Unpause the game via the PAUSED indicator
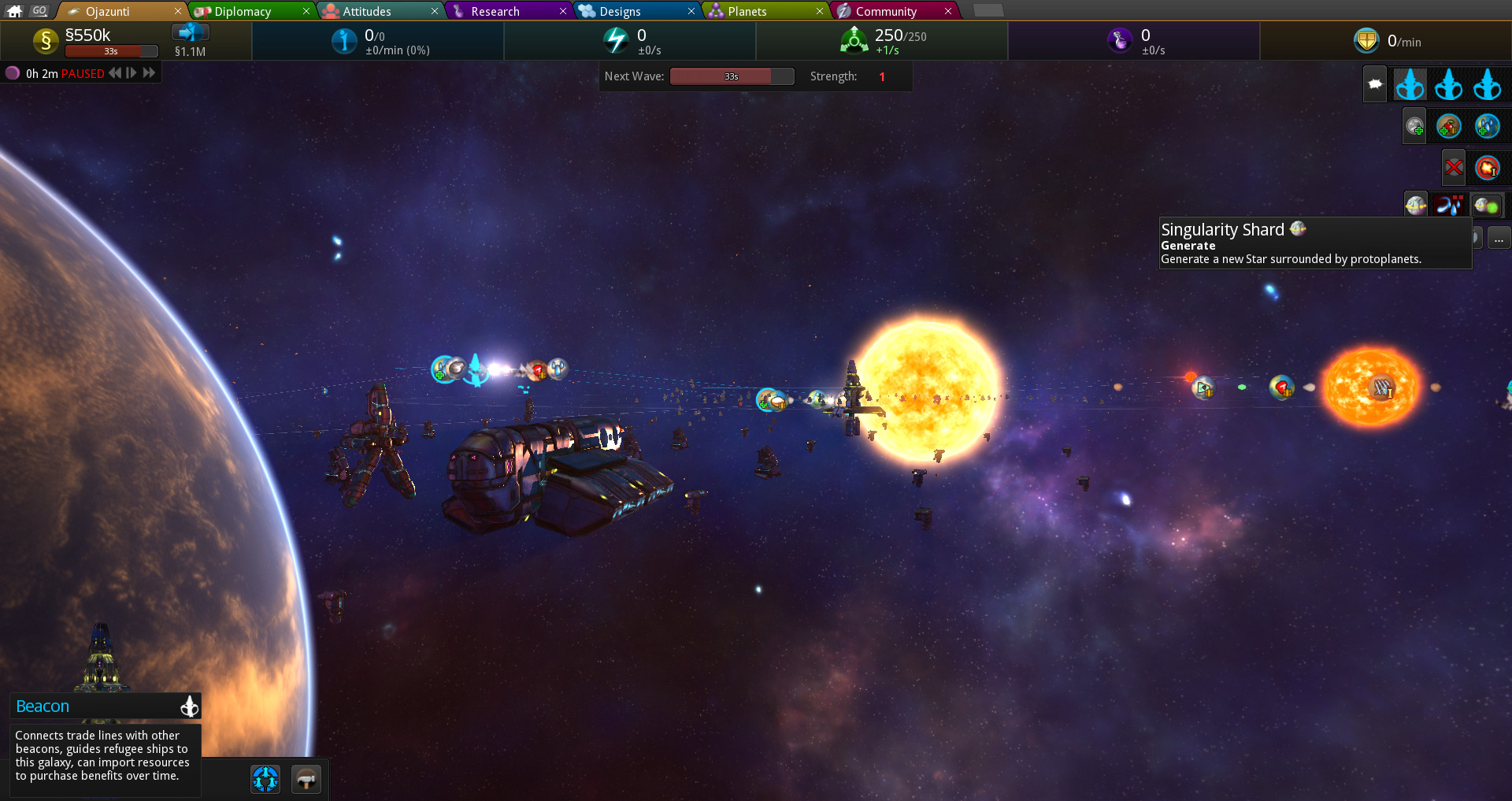1512x801 pixels. [82, 72]
